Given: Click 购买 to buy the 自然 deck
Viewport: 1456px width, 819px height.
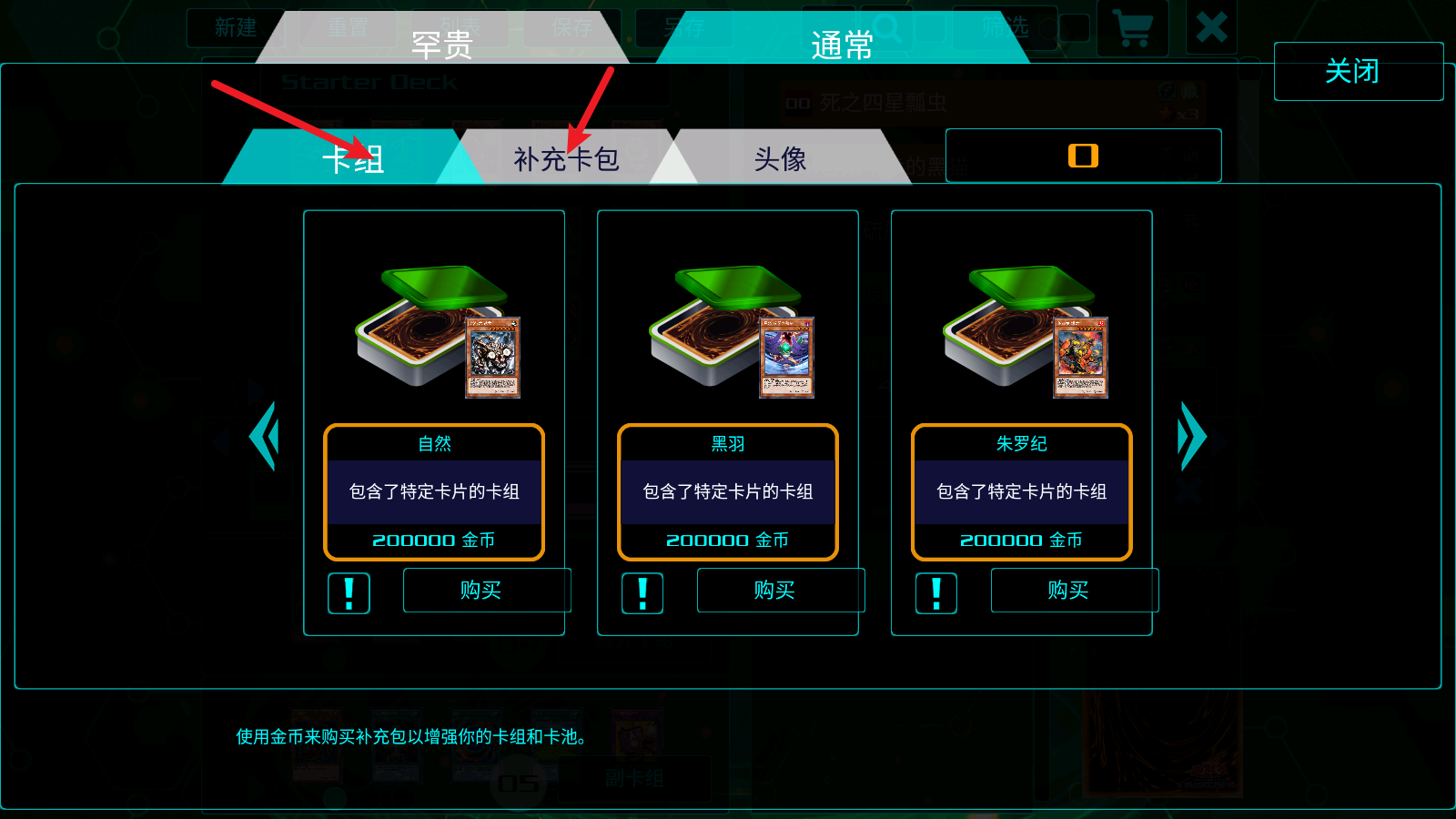Looking at the screenshot, I should coord(486,590).
